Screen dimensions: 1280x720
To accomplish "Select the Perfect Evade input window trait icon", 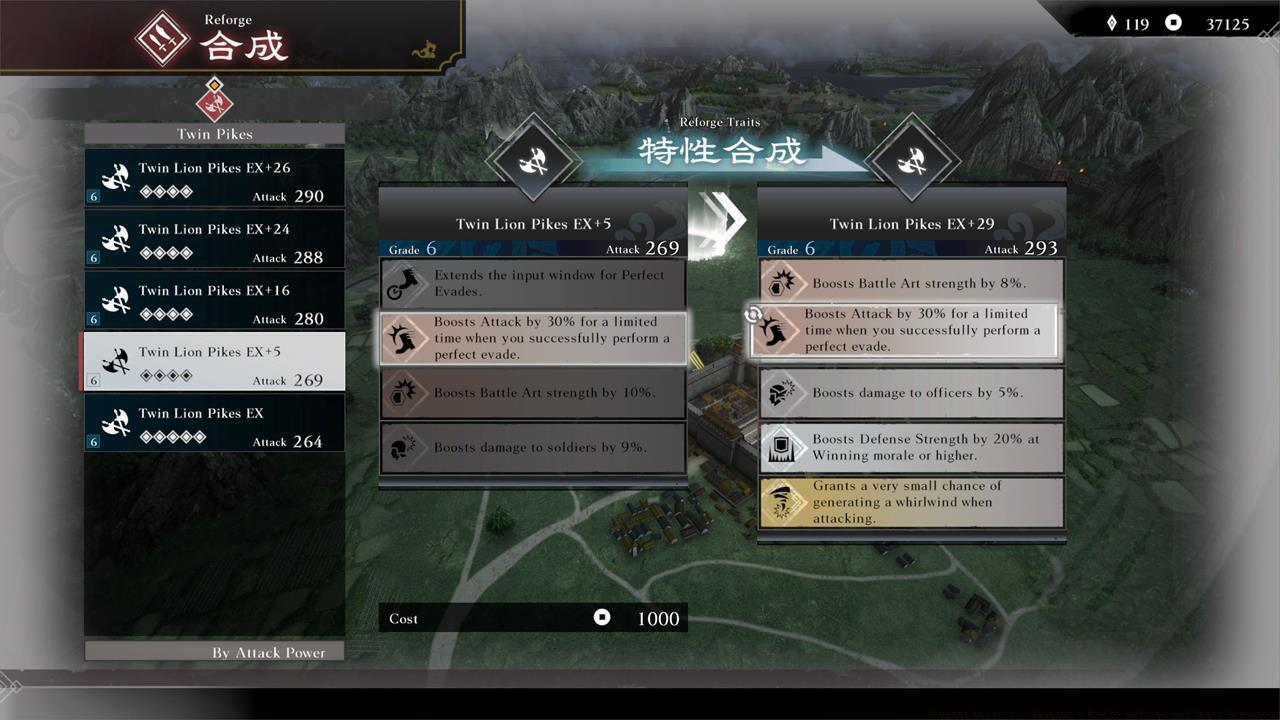I will (404, 283).
